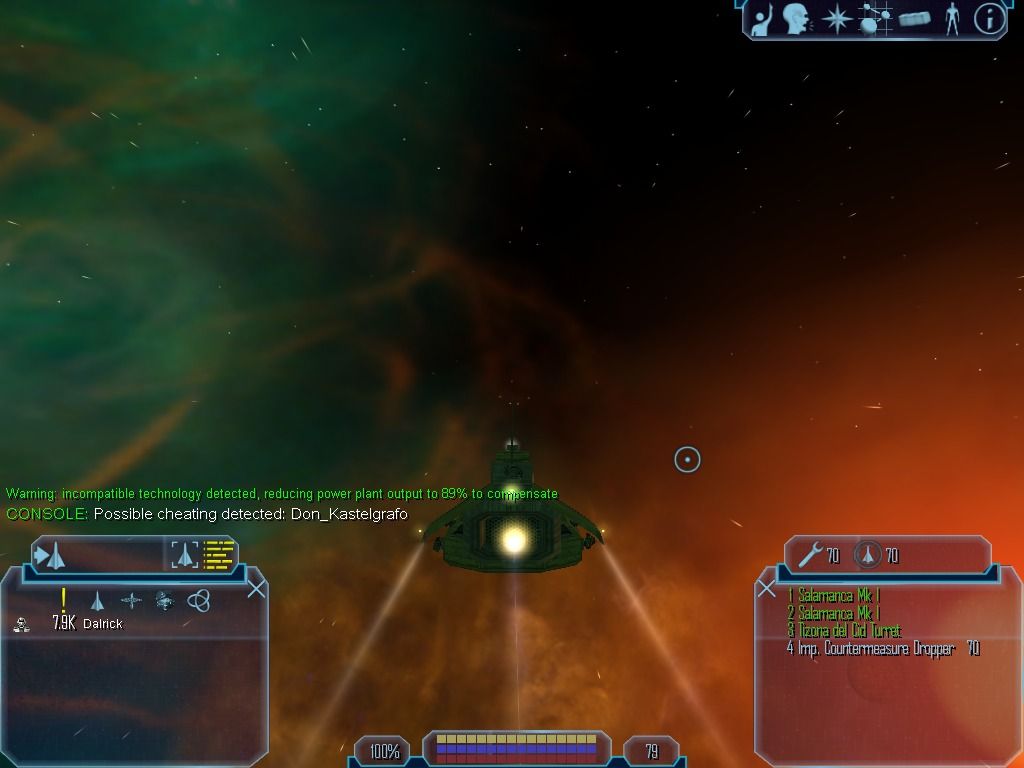
Task: Show all contacts using interlocked rings icon
Action: 198,600
